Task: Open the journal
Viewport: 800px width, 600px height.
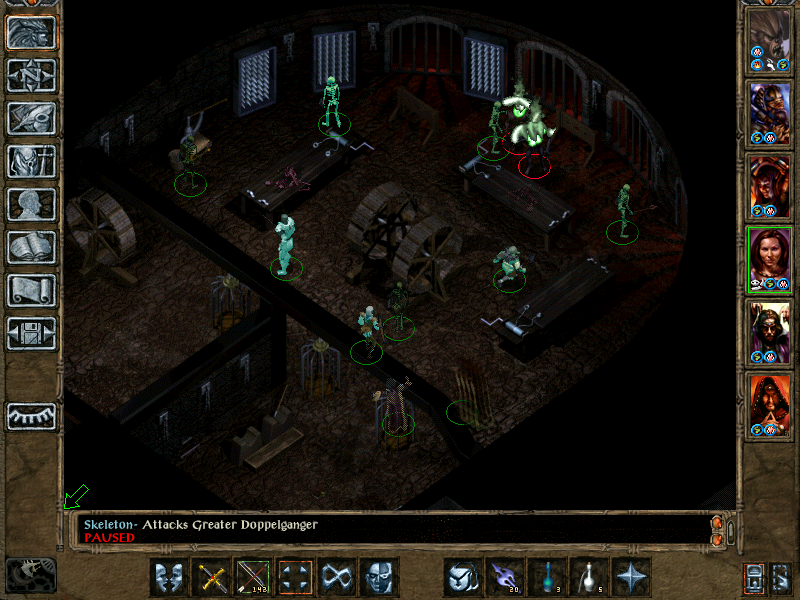Action: tap(32, 118)
